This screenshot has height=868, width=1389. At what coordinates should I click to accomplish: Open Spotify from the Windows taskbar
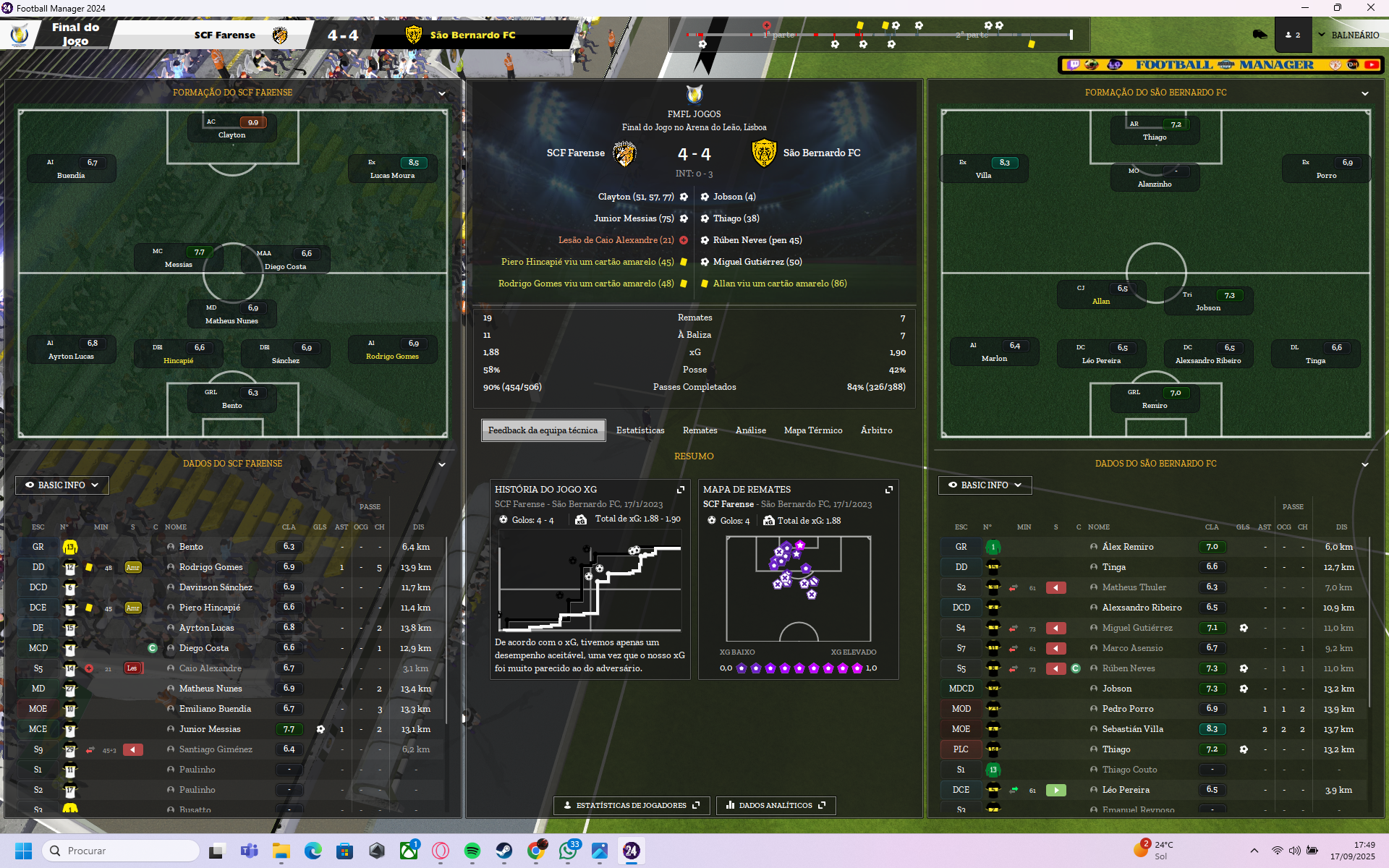coord(472,851)
